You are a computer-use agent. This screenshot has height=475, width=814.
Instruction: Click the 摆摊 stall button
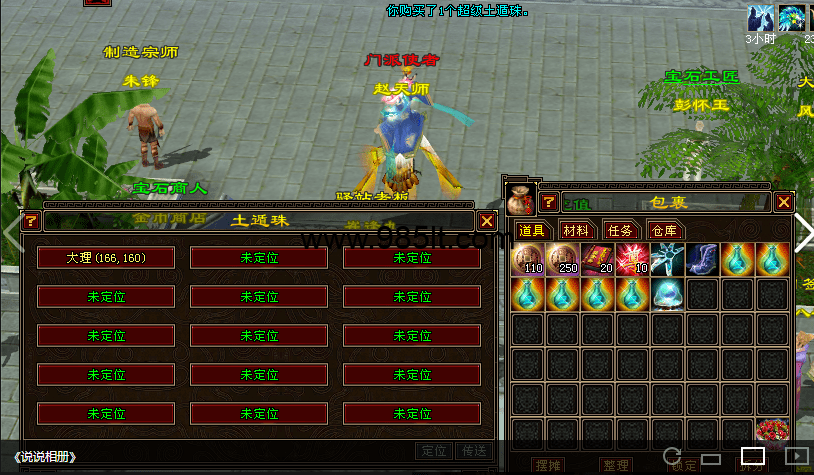coord(547,466)
